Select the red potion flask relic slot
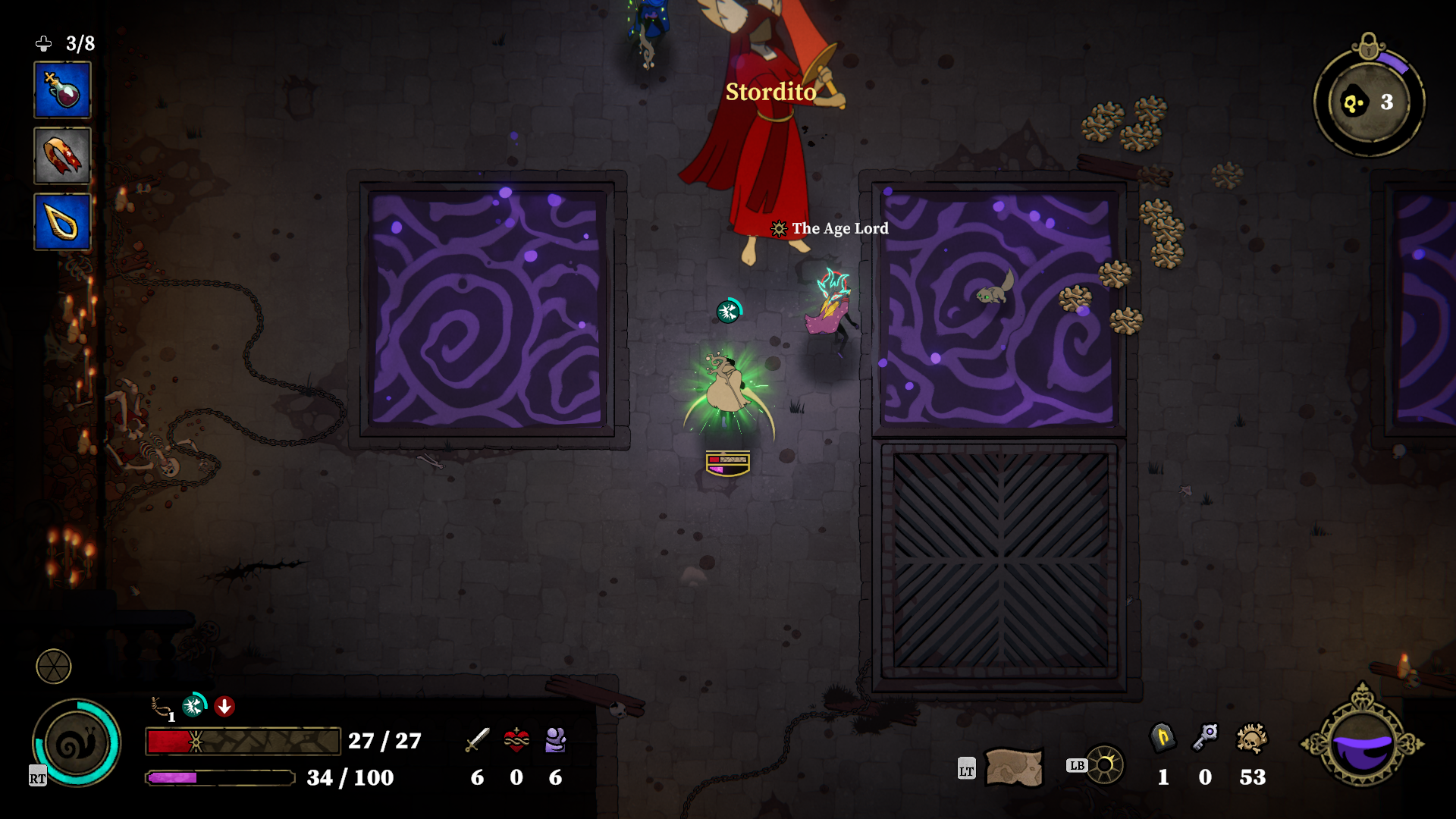The image size is (1456, 819). point(62,90)
